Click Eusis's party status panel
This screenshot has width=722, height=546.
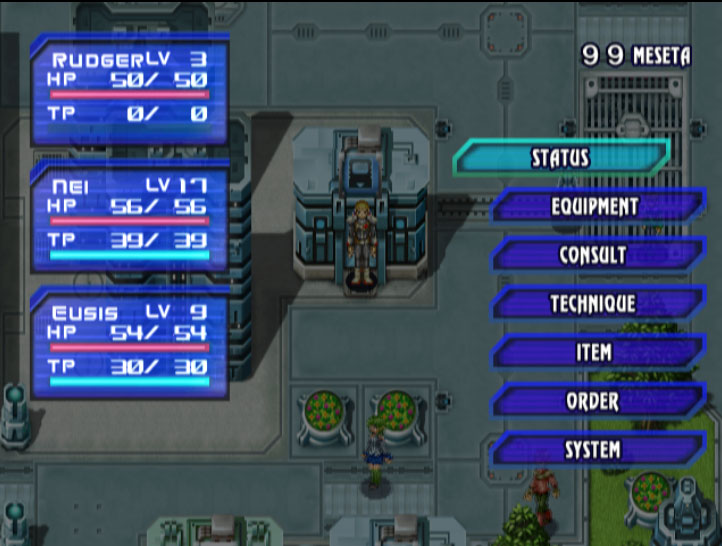129,345
